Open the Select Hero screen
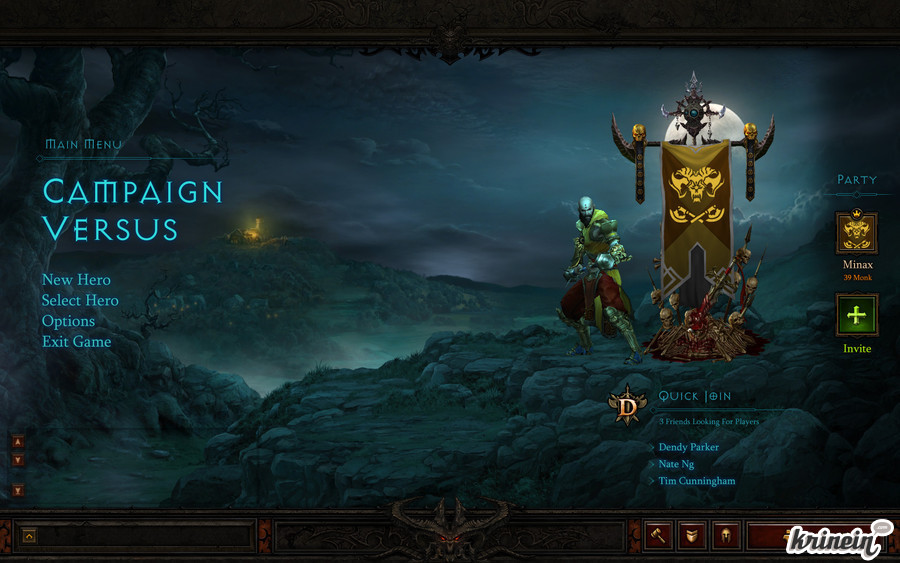900x563 pixels. [x=80, y=301]
